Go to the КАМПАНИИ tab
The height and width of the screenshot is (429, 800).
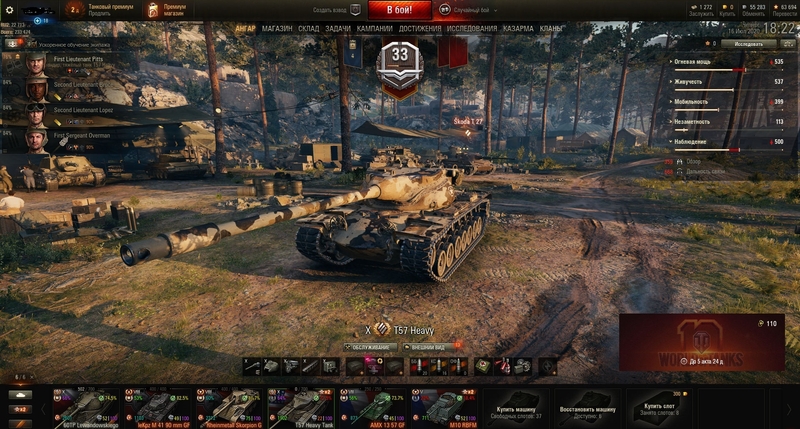click(x=374, y=29)
